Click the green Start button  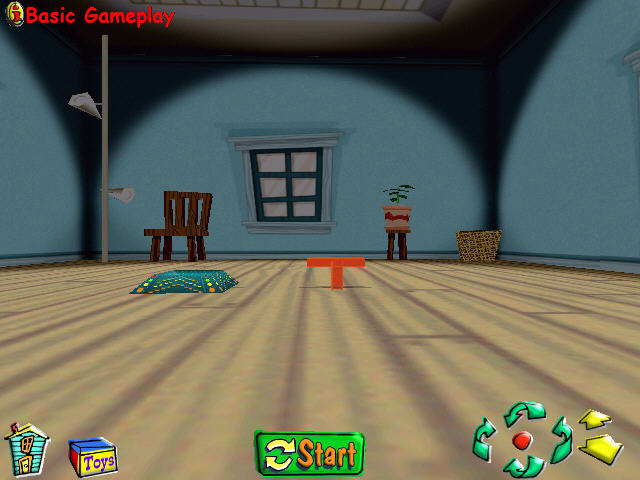pos(309,454)
